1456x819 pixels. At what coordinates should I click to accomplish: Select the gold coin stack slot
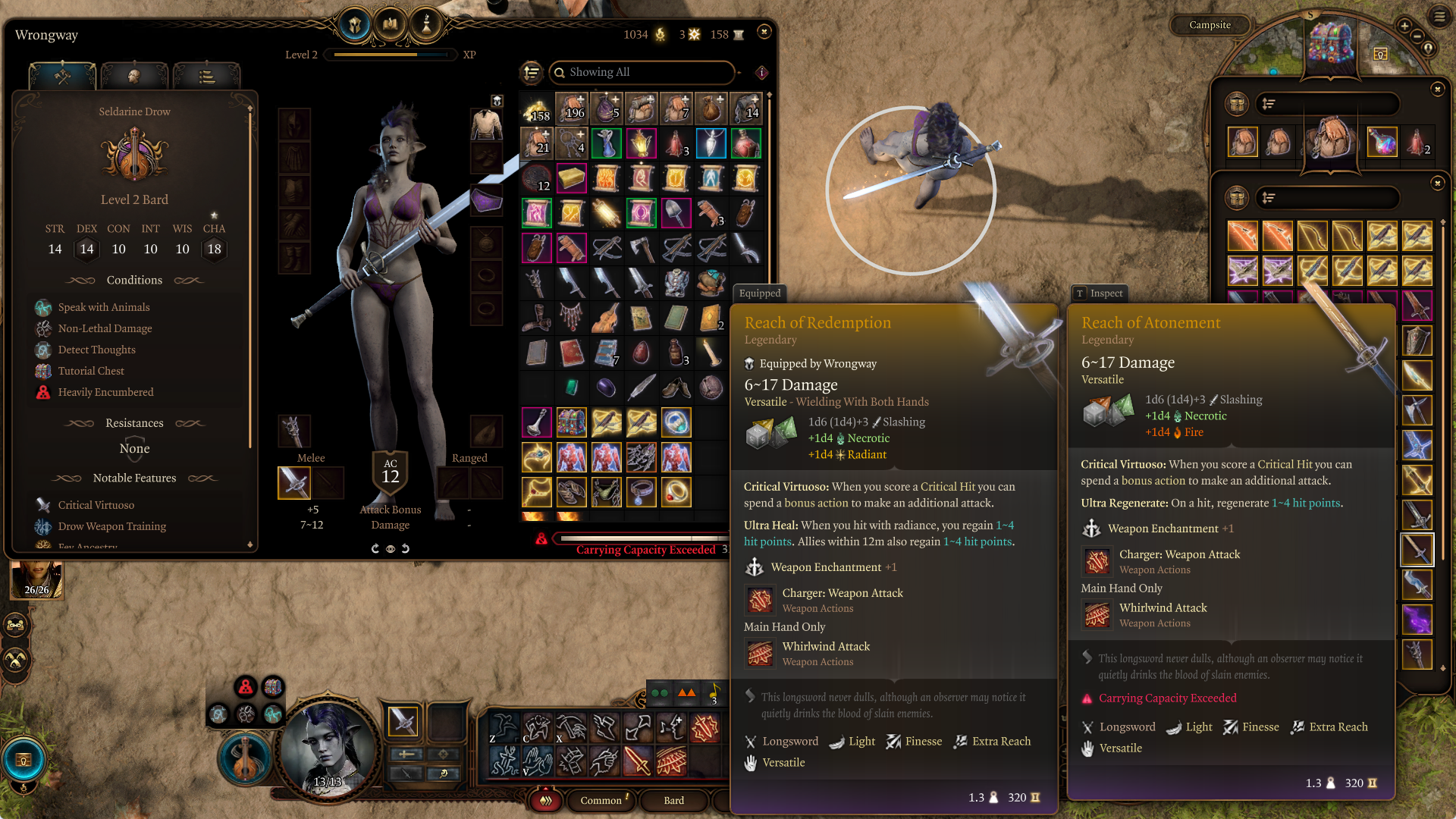(x=536, y=110)
